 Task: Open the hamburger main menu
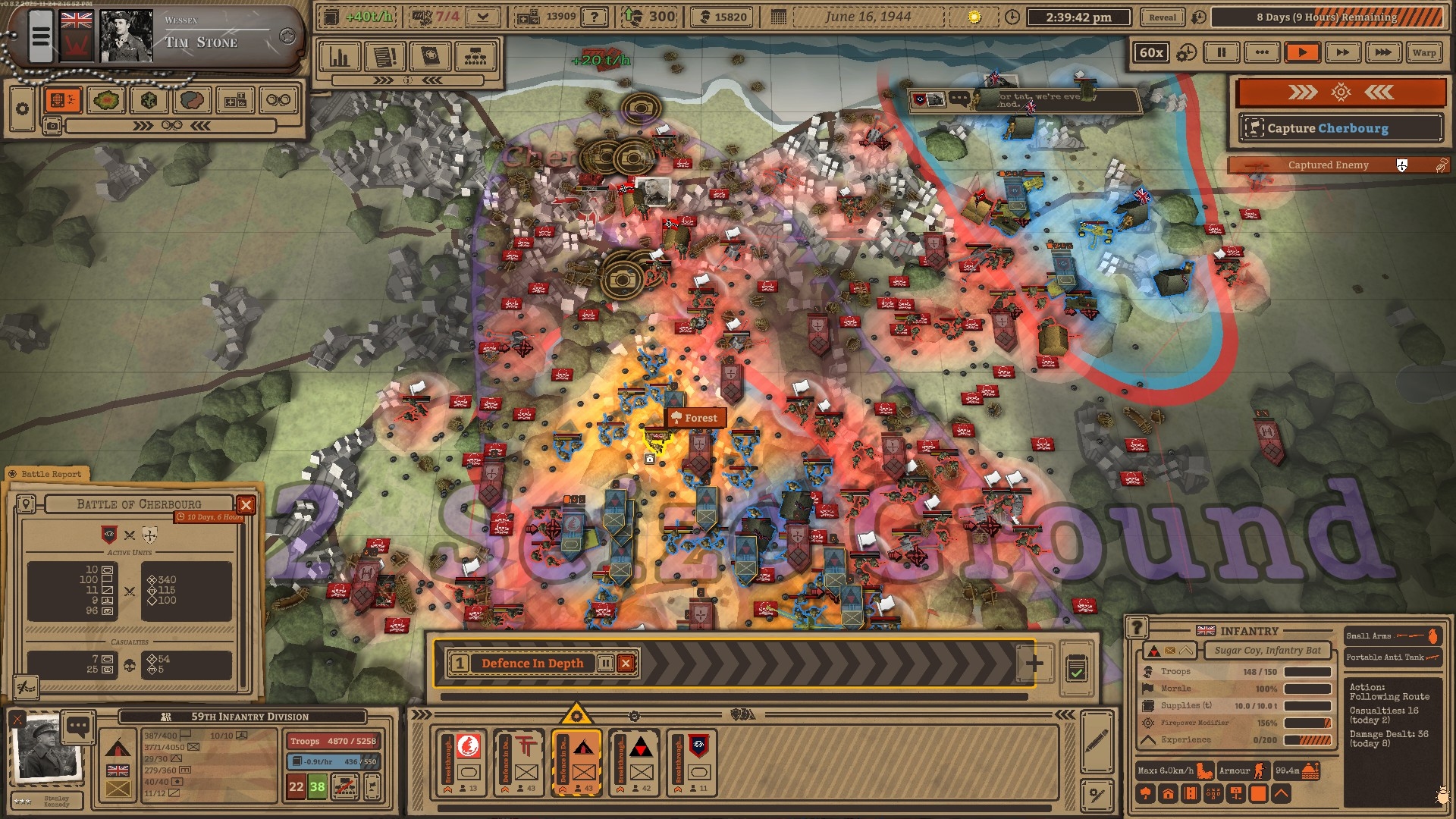coord(41,36)
